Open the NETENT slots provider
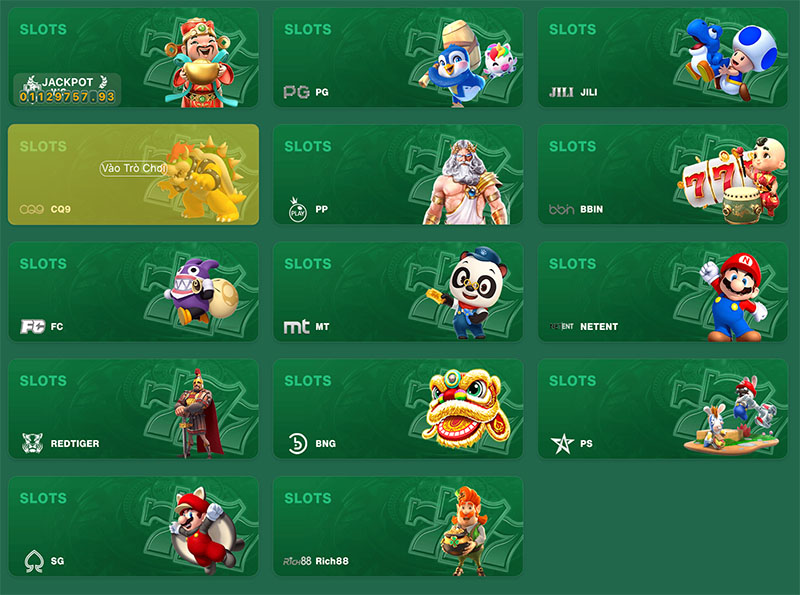The height and width of the screenshot is (595, 800). pyautogui.click(x=662, y=292)
